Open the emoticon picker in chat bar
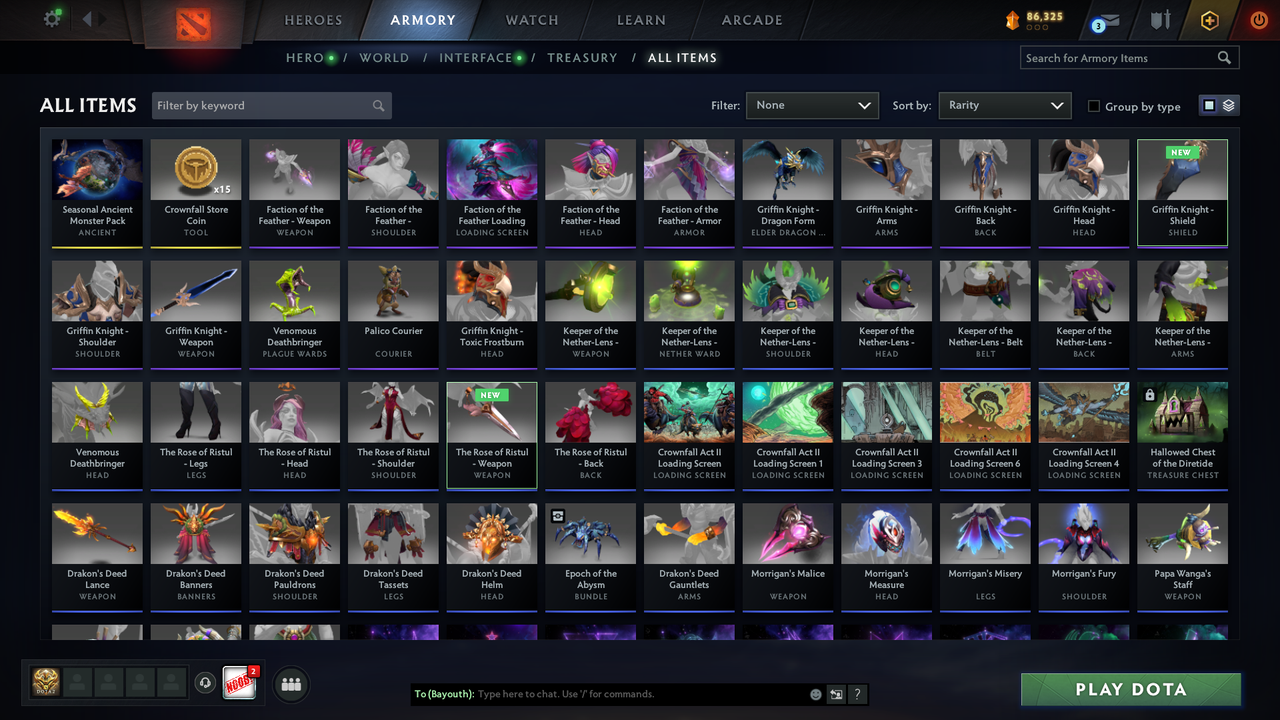This screenshot has height=720, width=1280. click(815, 694)
